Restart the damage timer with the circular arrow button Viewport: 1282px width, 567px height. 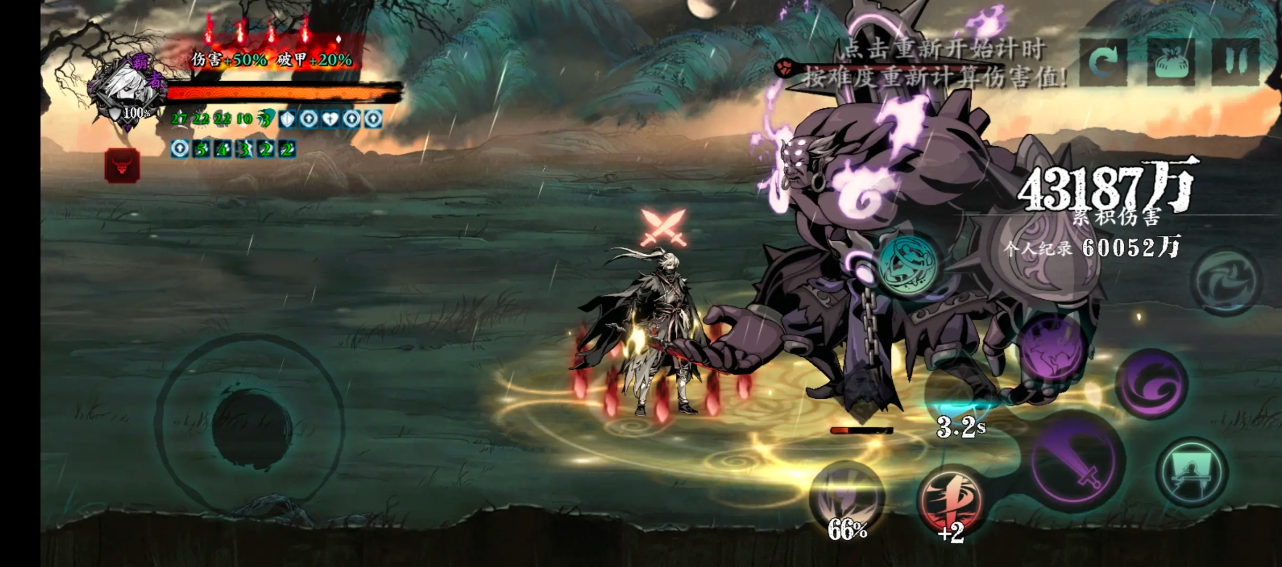pyautogui.click(x=1103, y=63)
